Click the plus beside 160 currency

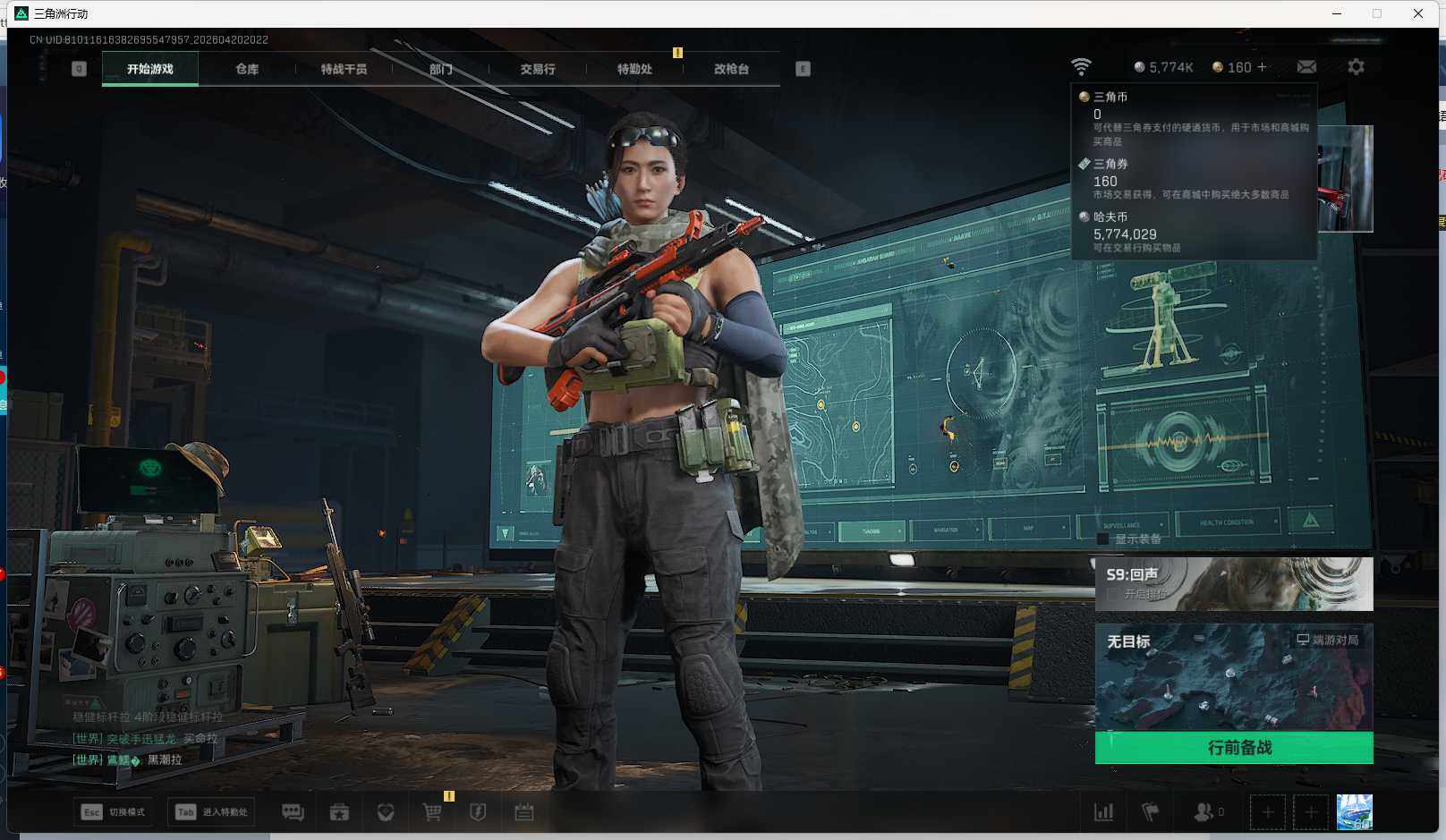coord(1263,67)
